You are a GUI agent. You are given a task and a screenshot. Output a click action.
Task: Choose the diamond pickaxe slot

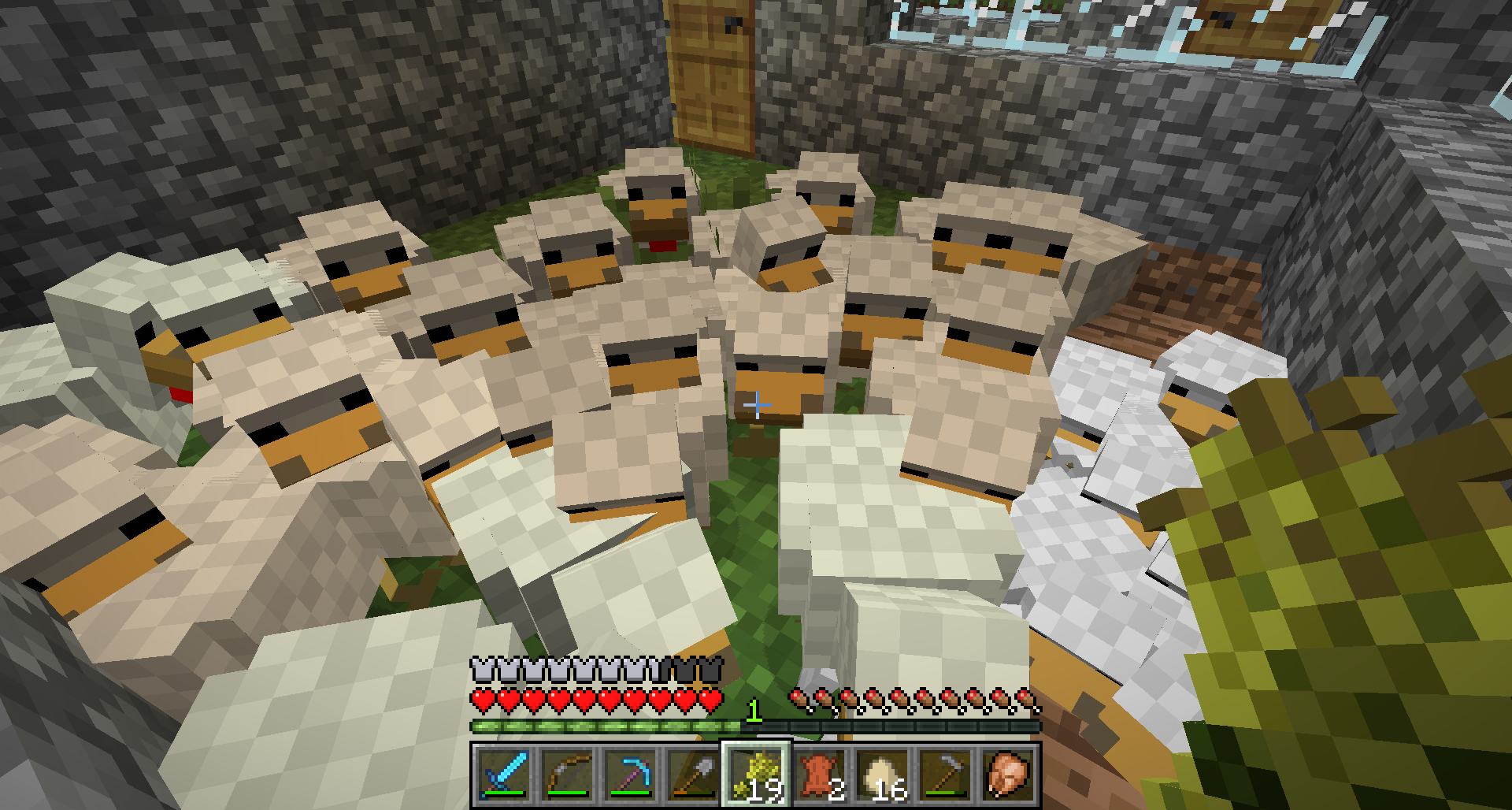pos(630,775)
